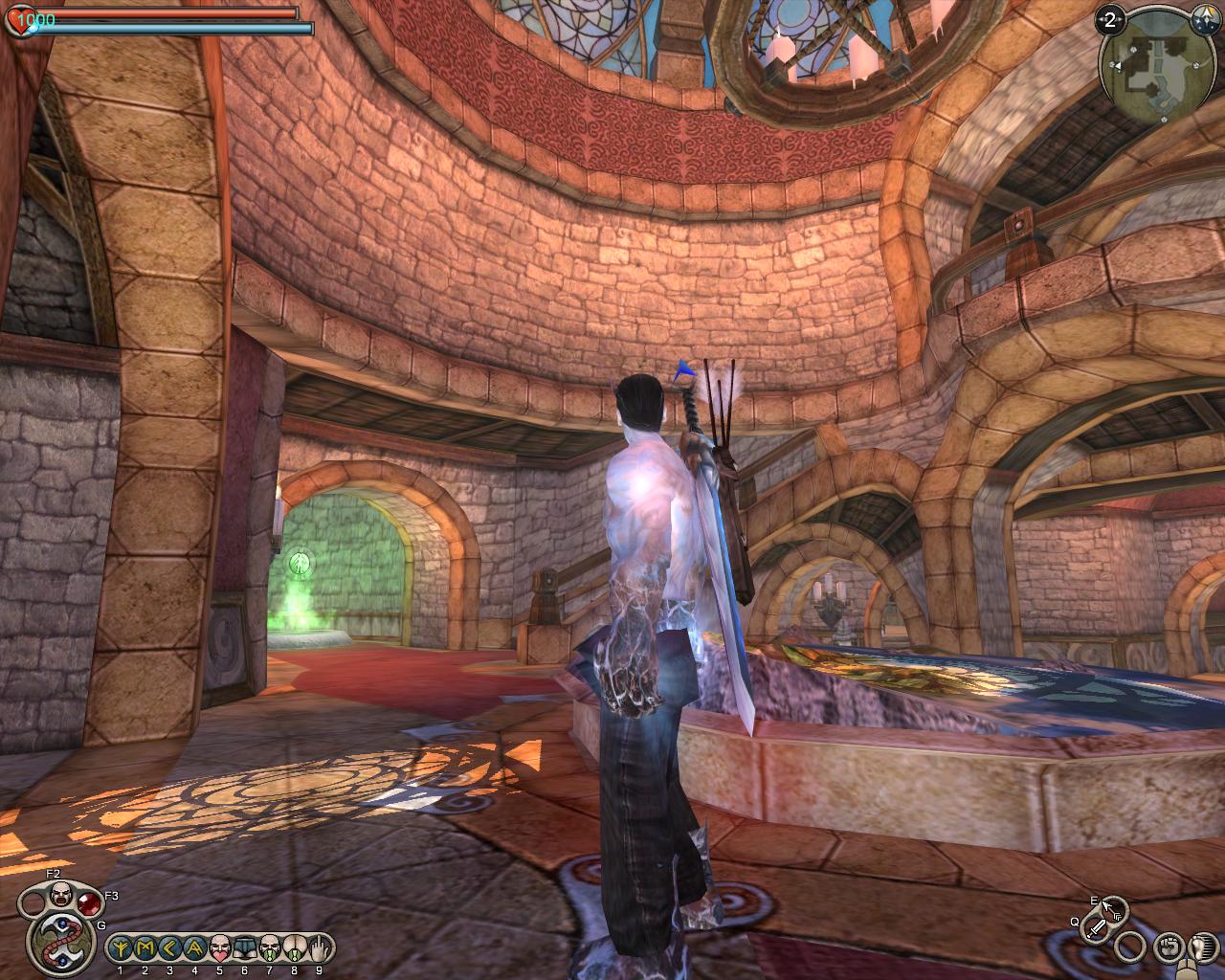Screen dimensions: 1225x980
Task: Perform the fart expression with green exclamation
Action: coord(295,948)
